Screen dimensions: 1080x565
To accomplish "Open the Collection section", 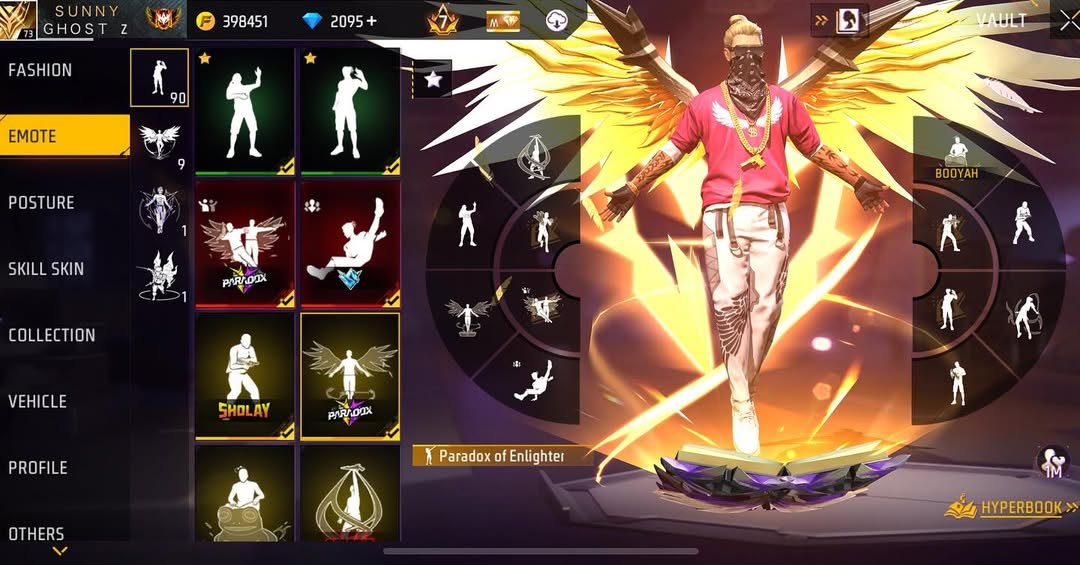I will (52, 335).
